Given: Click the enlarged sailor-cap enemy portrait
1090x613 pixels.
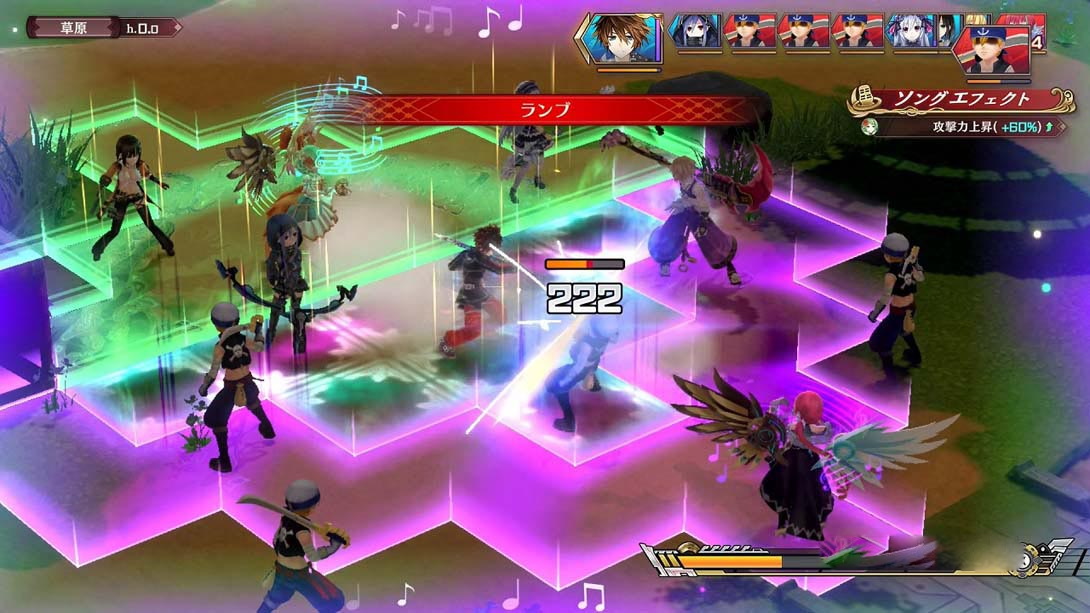Looking at the screenshot, I should [995, 51].
